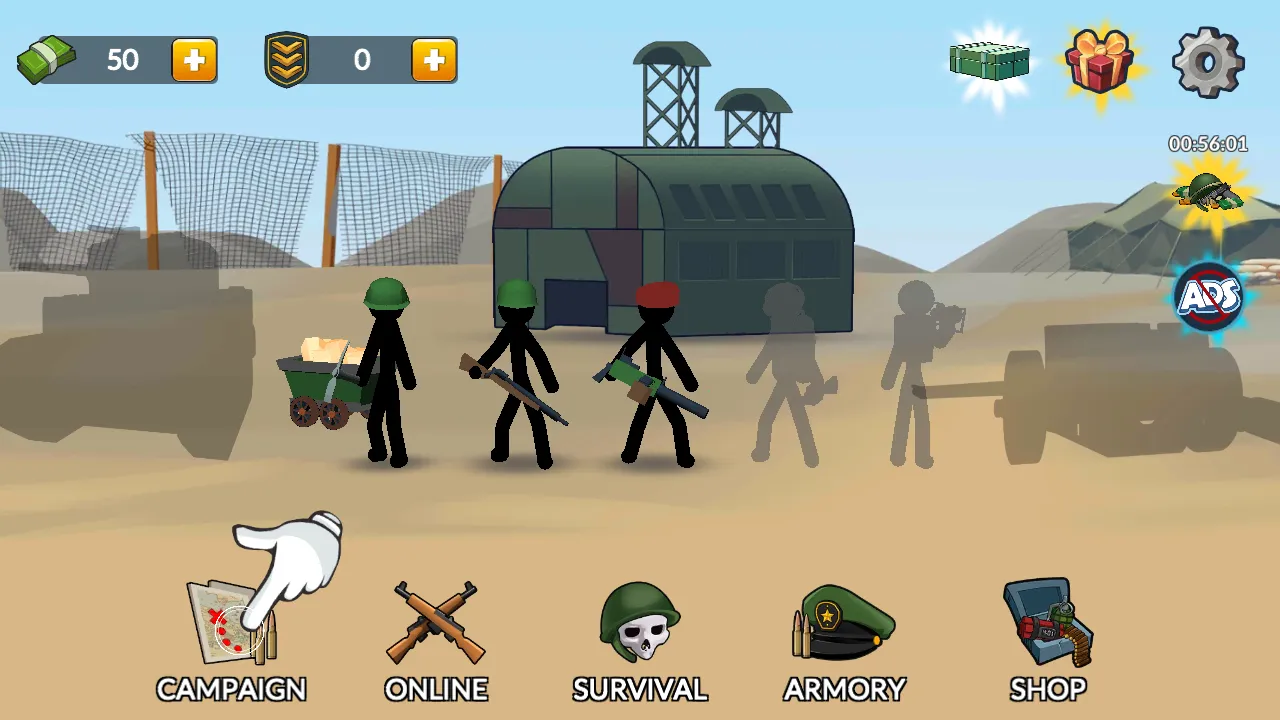Open the green cash crate offer
1280x720 pixels.
pos(990,61)
